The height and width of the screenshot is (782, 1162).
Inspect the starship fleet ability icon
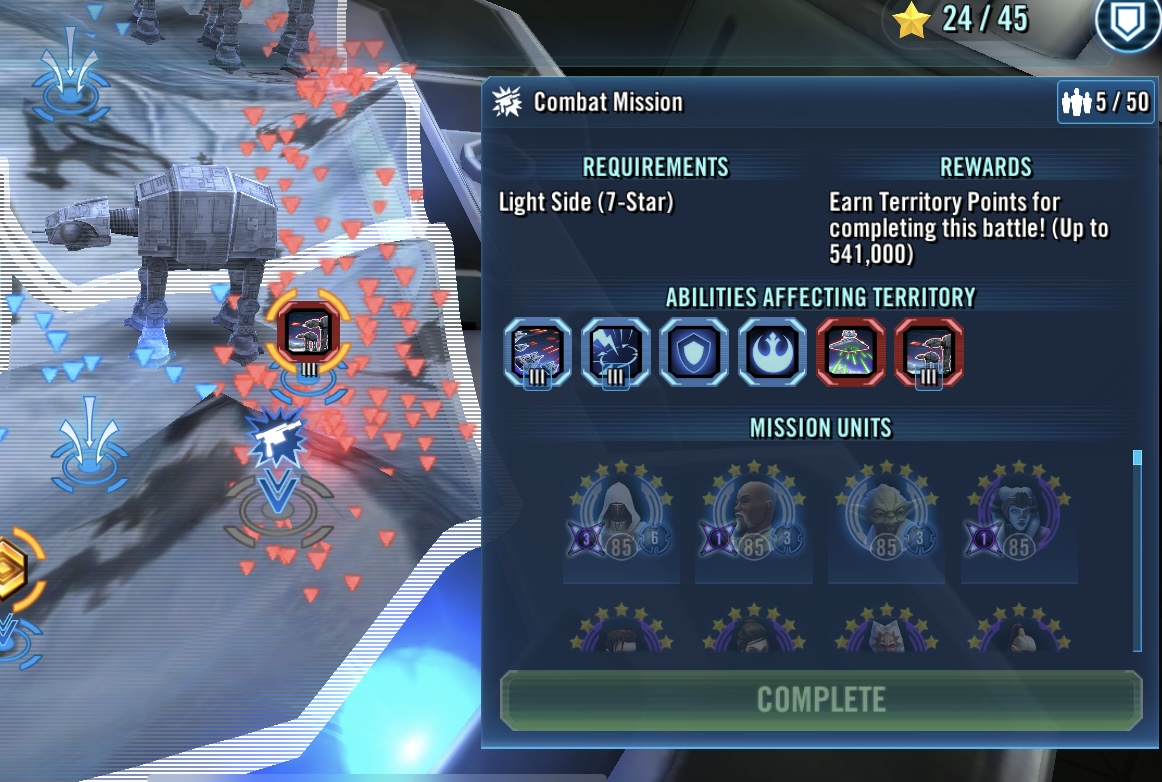point(537,352)
